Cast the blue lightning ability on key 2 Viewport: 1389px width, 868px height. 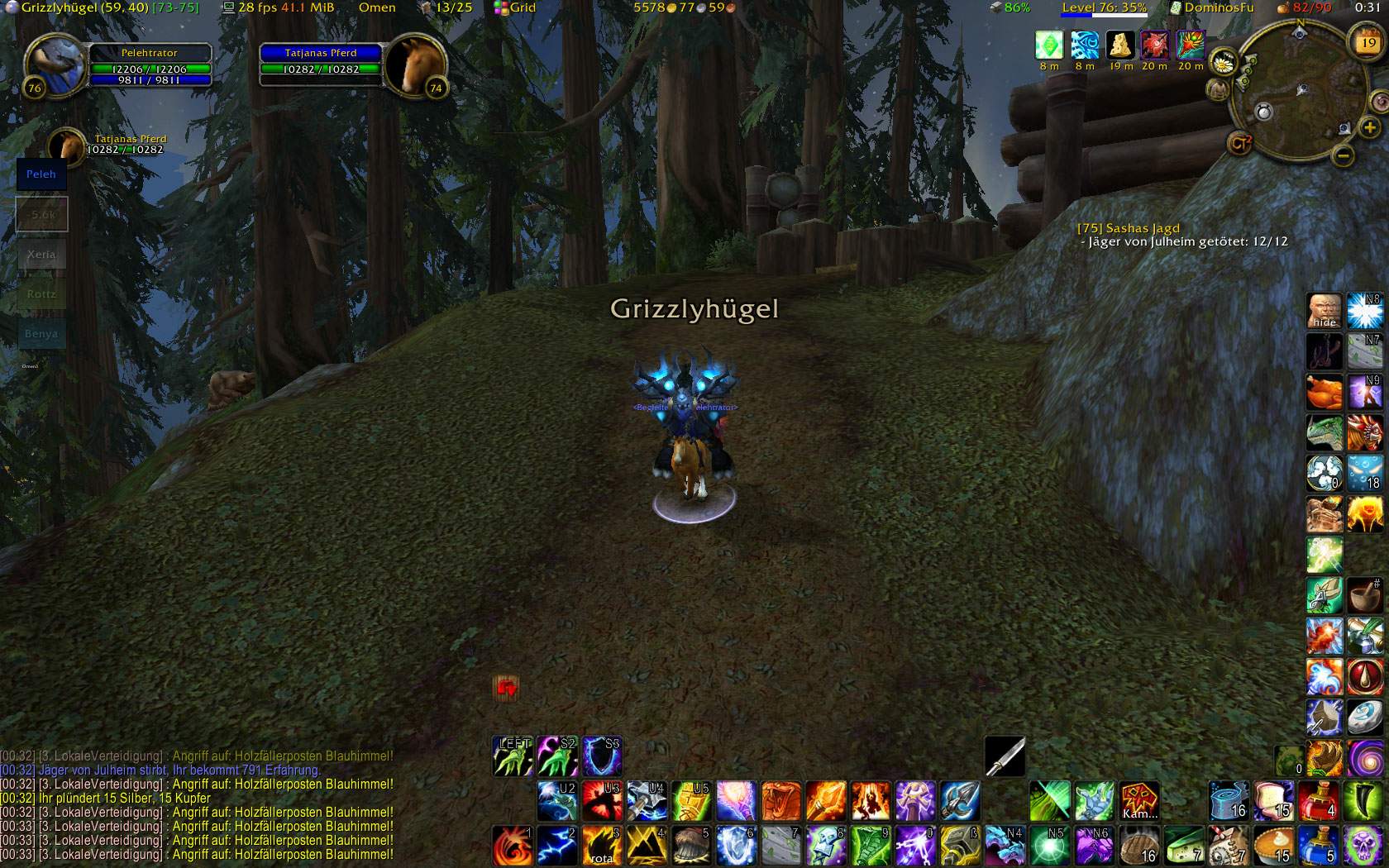pos(557,845)
